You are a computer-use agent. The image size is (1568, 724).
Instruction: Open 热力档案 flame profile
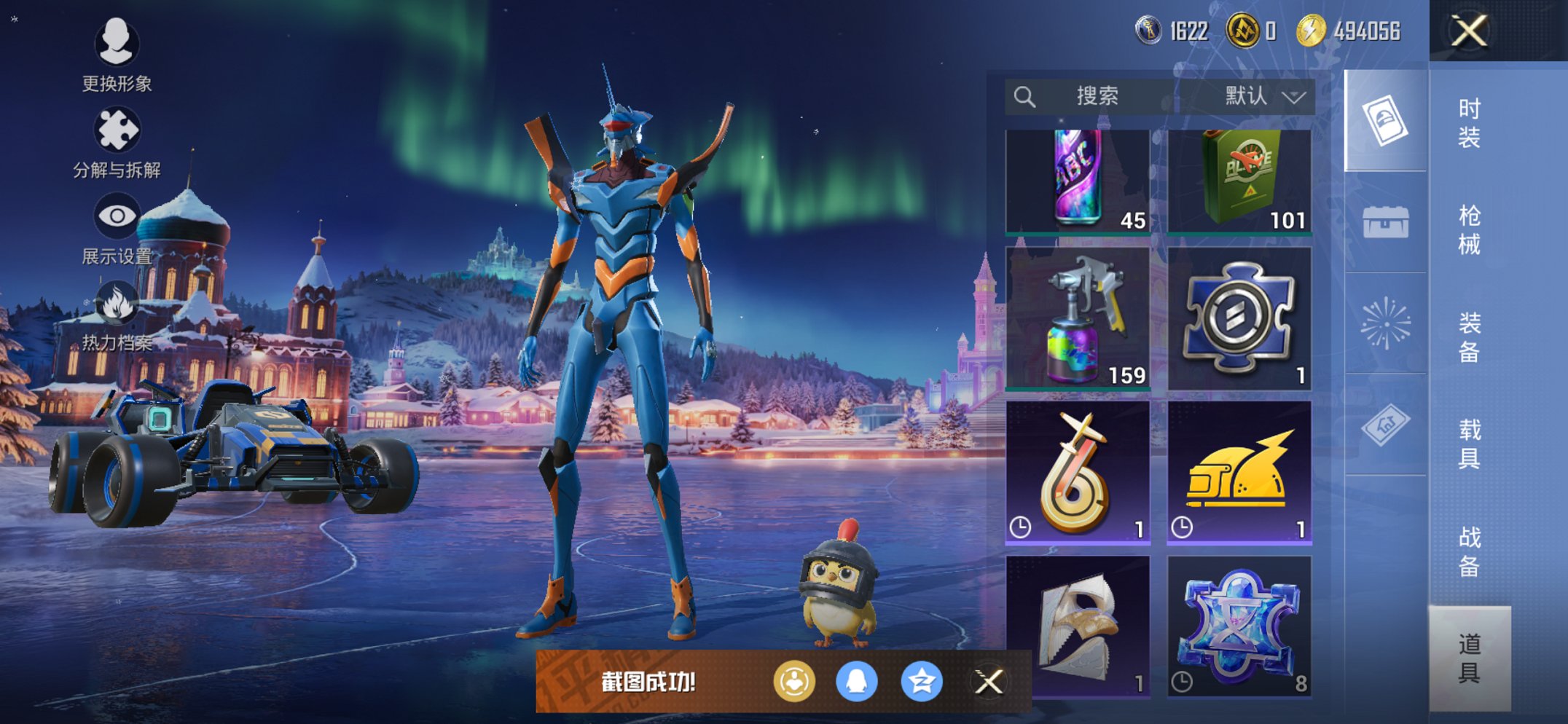(x=117, y=315)
